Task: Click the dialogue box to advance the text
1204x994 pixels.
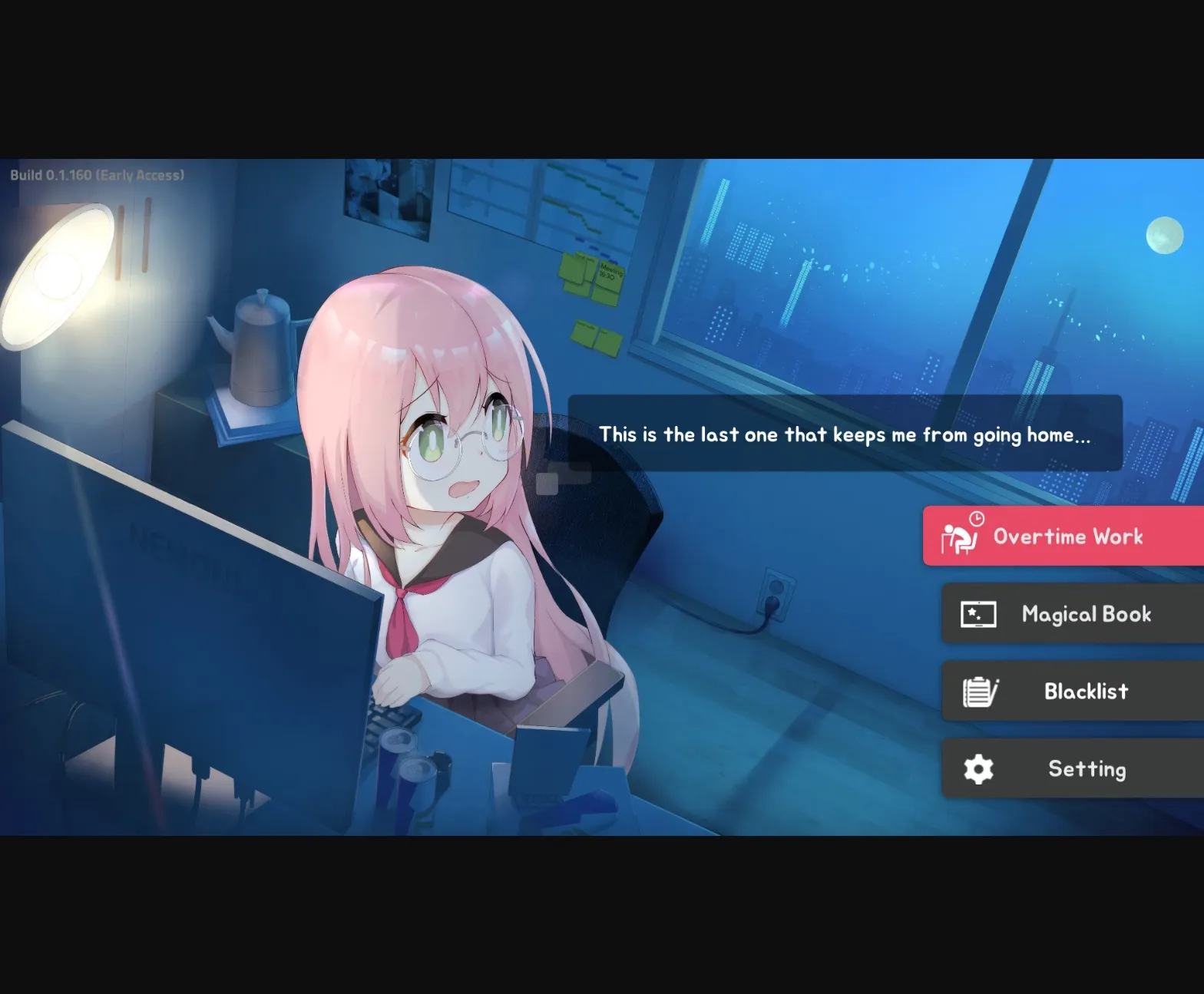Action: (x=845, y=434)
